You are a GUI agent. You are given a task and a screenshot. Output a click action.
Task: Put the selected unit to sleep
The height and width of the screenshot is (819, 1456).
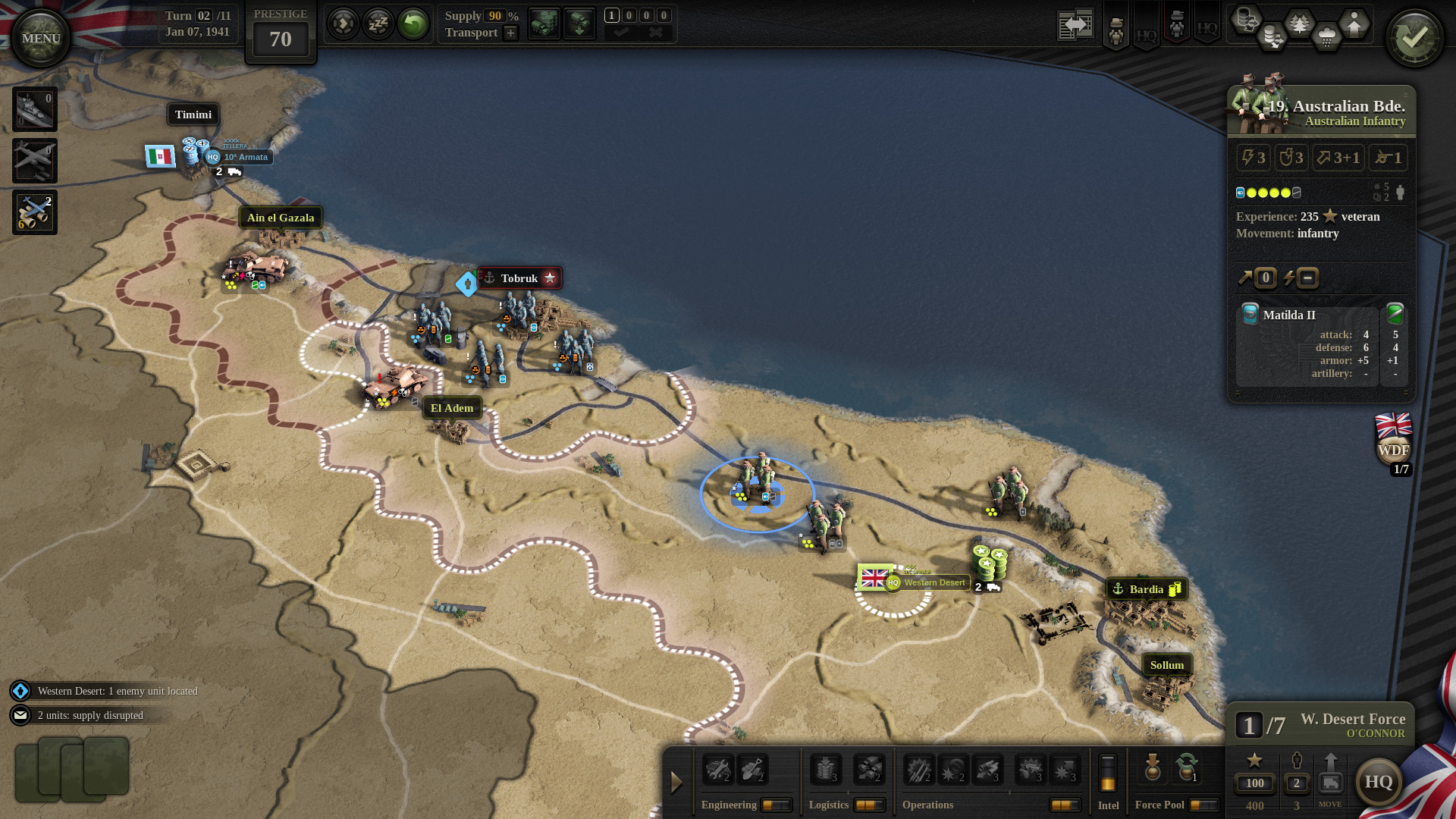coord(378,24)
